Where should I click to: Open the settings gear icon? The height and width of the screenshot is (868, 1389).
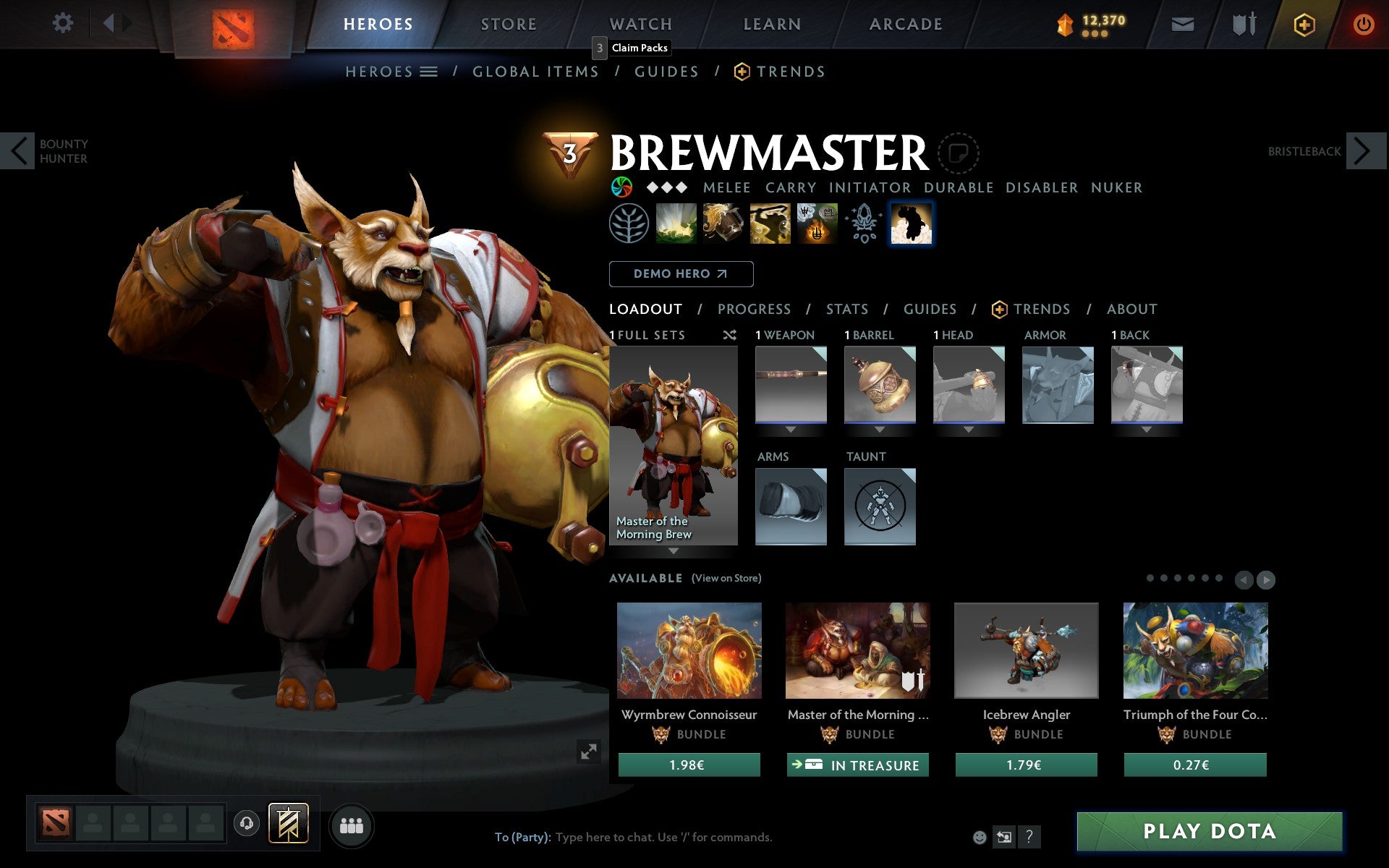tap(64, 23)
